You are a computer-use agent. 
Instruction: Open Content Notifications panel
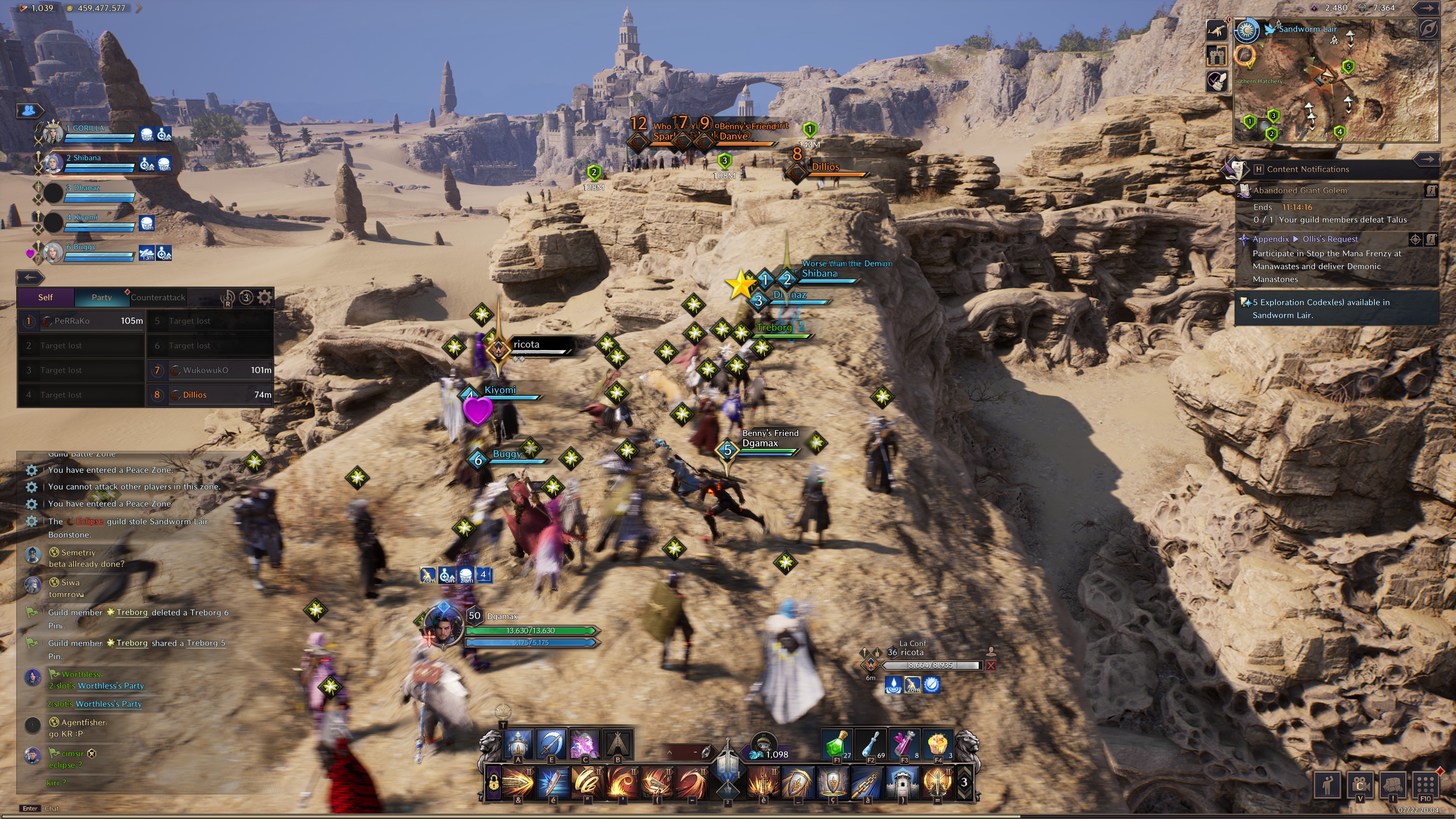[x=1307, y=169]
